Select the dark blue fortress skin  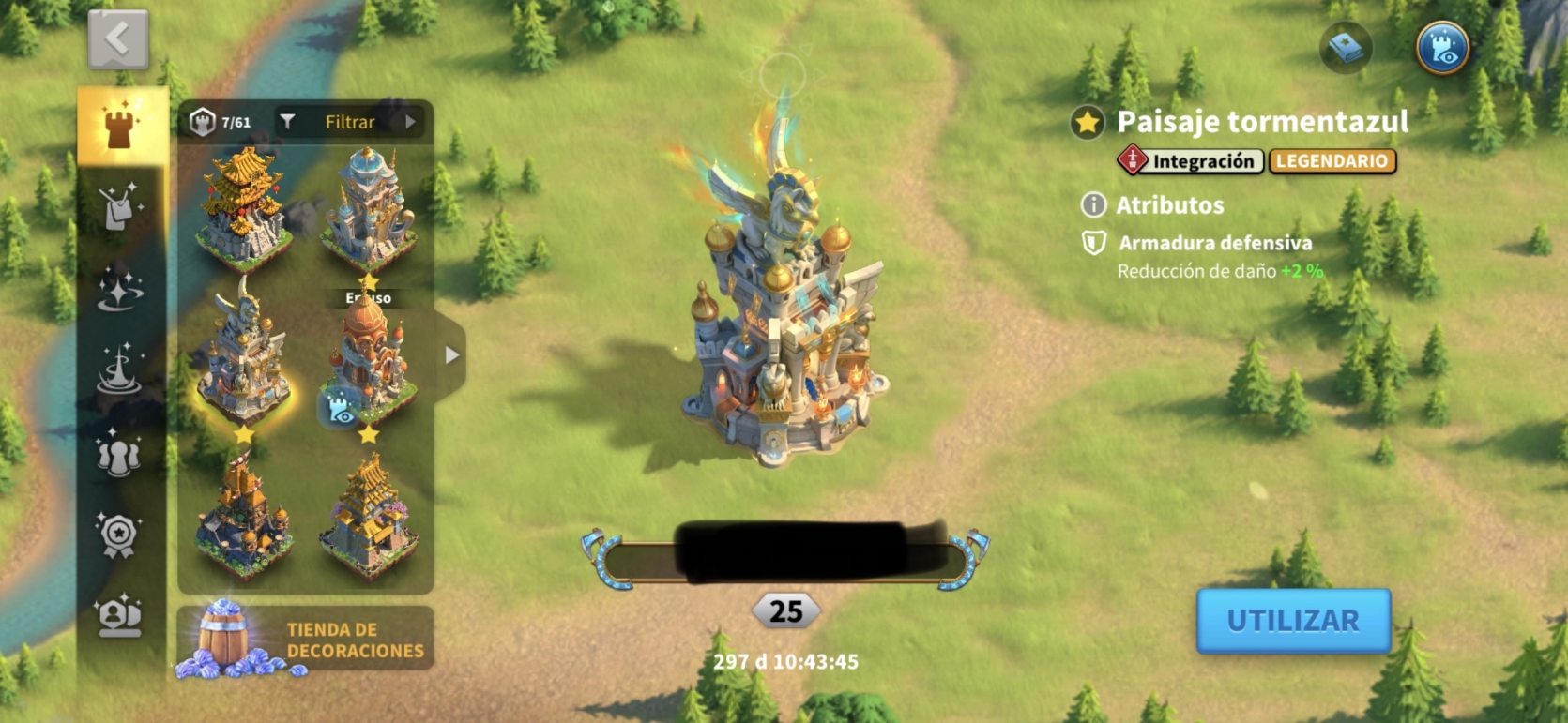(x=244, y=514)
